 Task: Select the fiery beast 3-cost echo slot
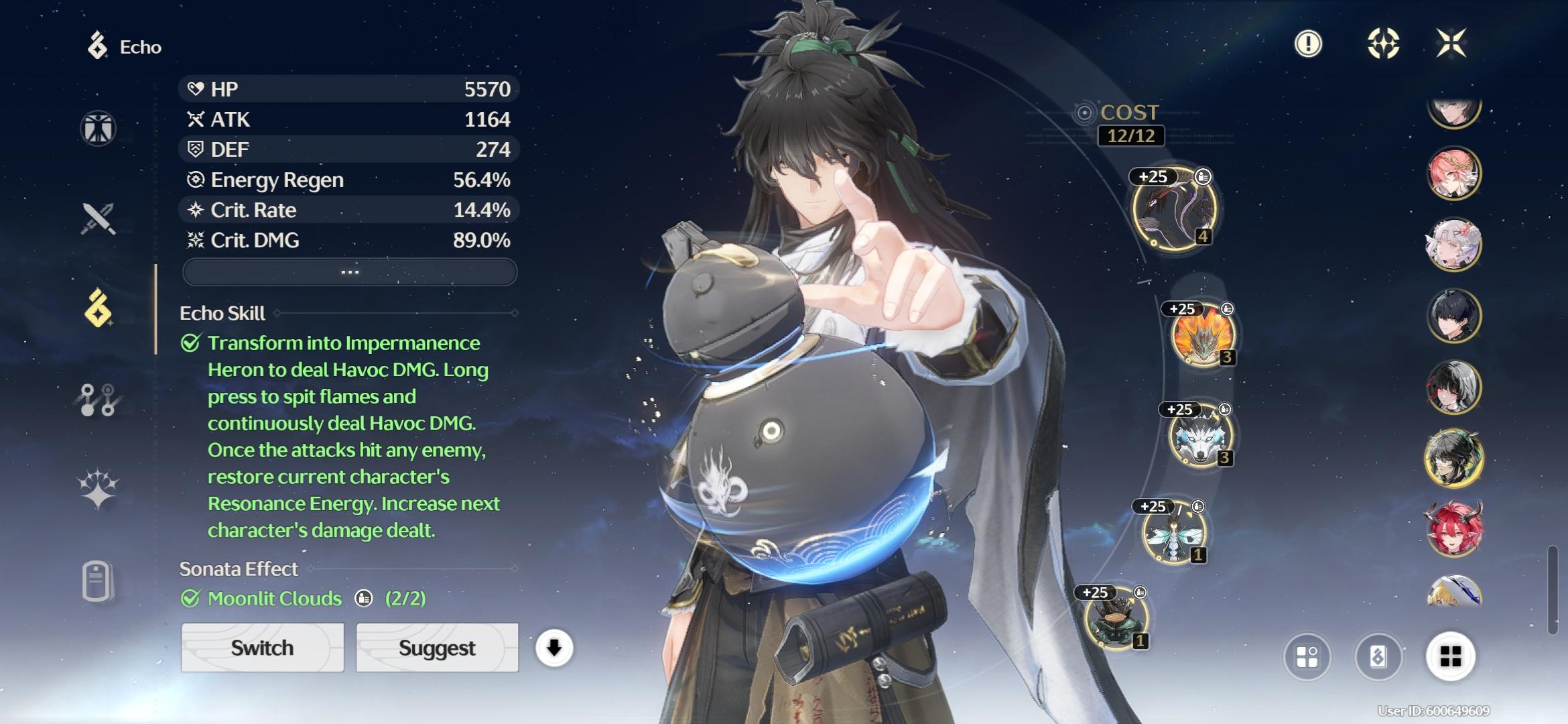coord(1202,335)
